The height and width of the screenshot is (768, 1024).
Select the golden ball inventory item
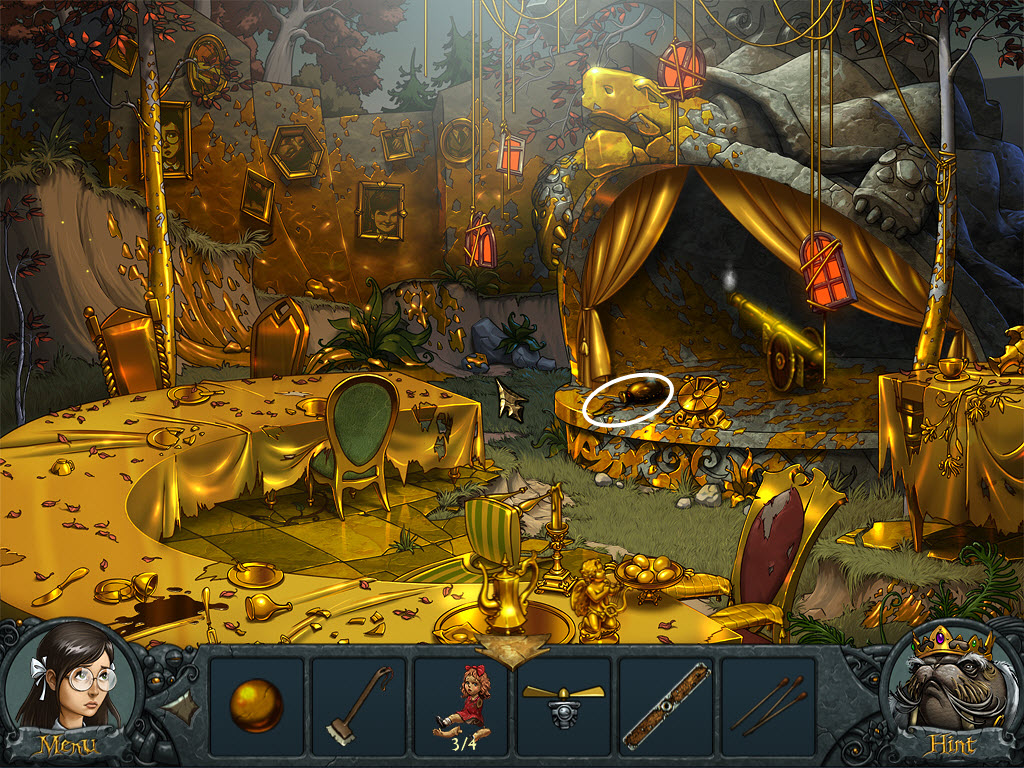tap(256, 707)
